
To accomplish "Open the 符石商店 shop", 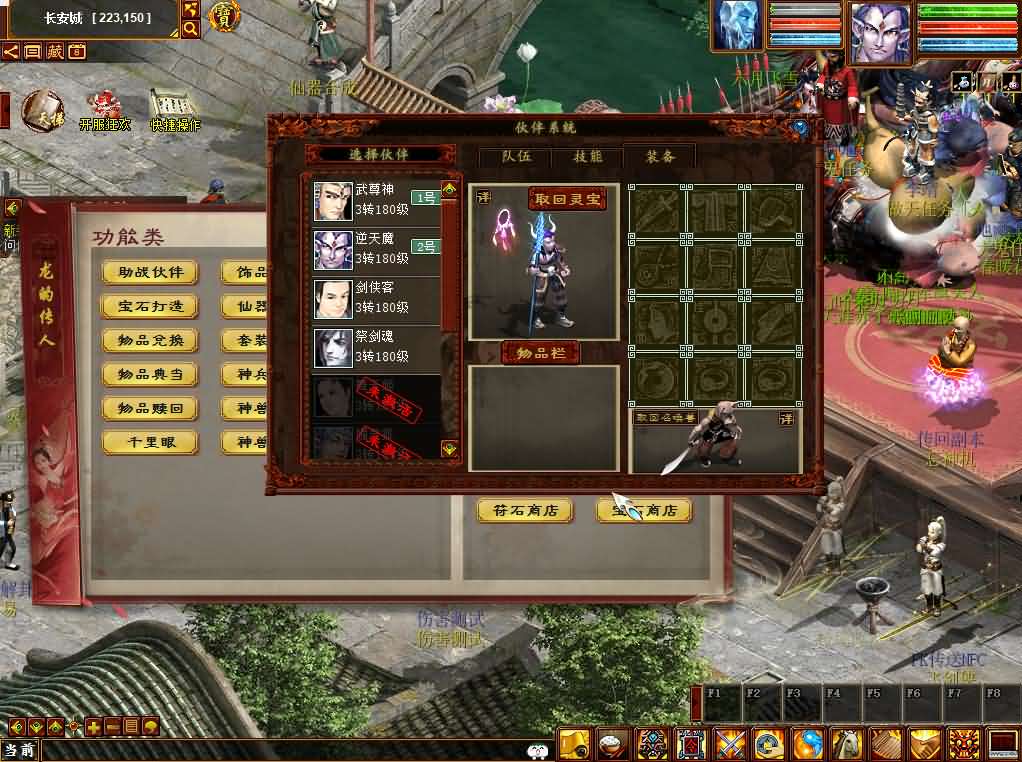I will click(525, 510).
